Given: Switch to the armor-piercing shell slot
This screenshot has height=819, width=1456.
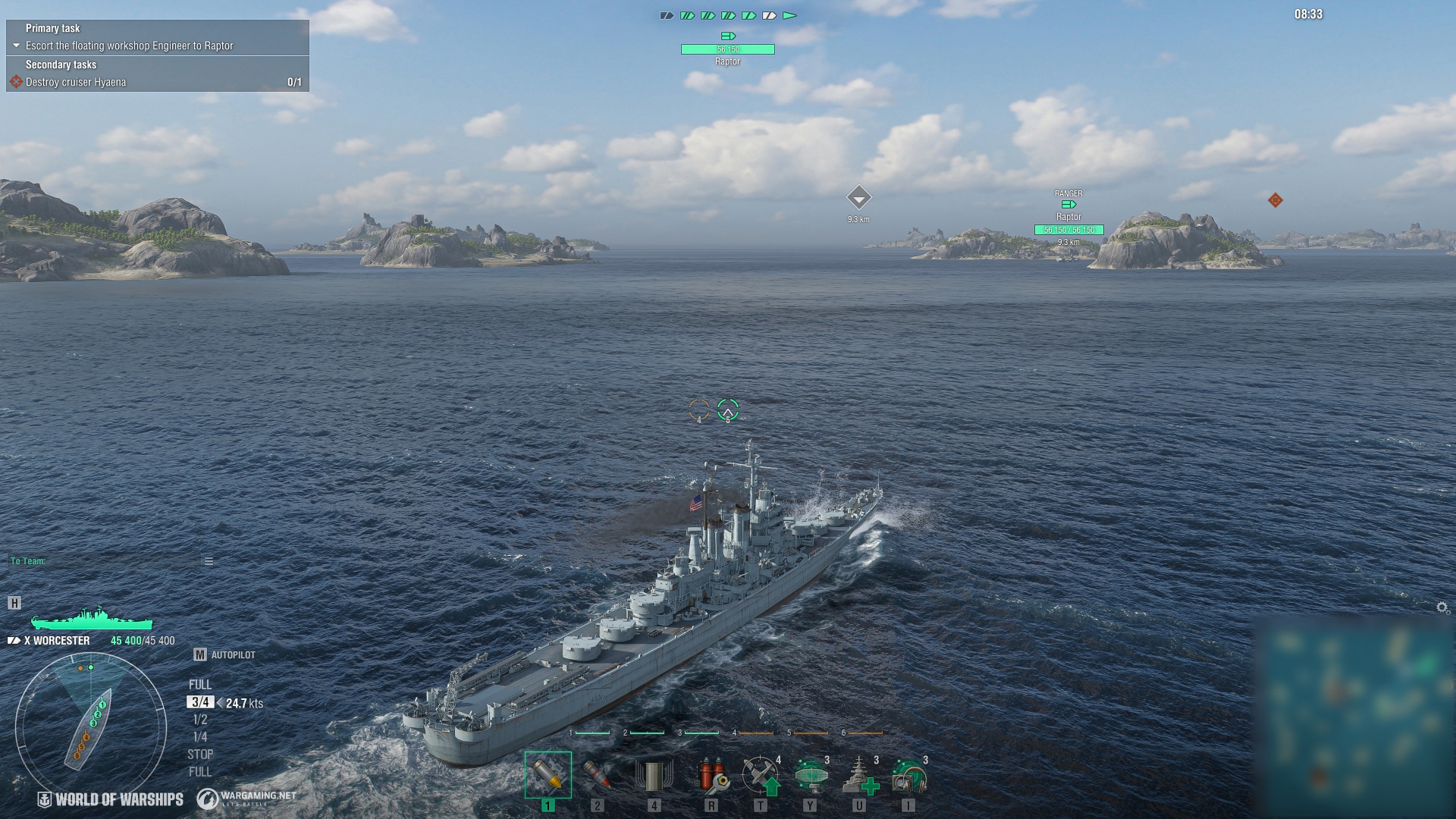Looking at the screenshot, I should click(598, 775).
